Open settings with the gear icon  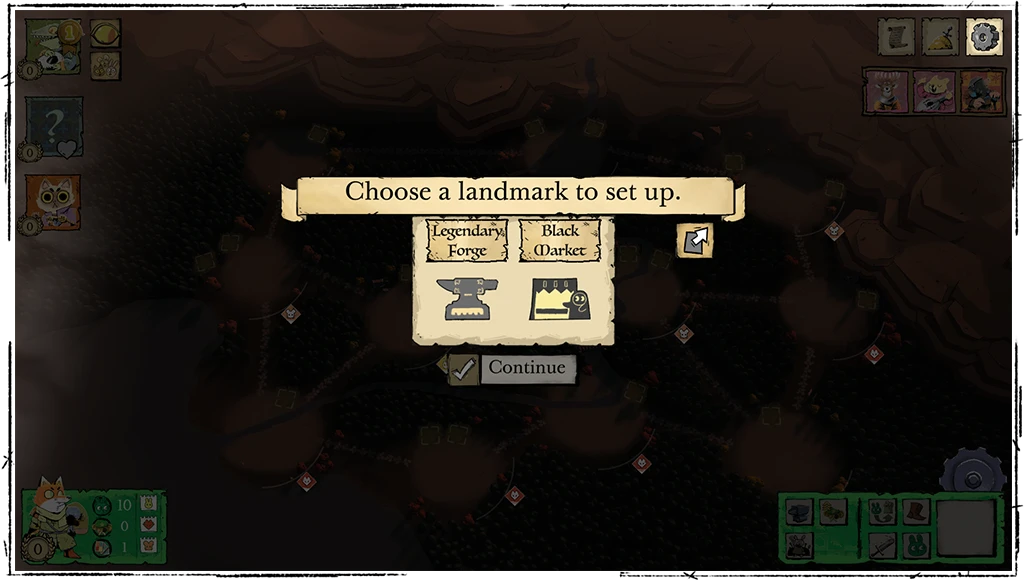click(x=984, y=37)
